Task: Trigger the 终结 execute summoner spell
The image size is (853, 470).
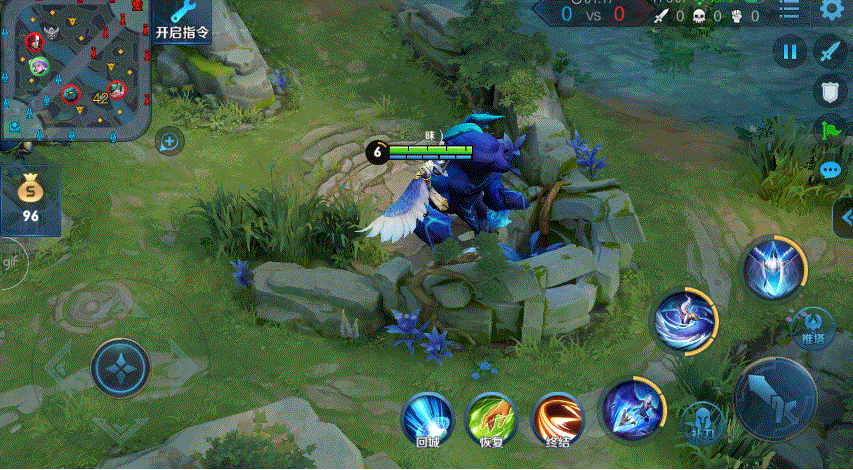Action: click(558, 417)
